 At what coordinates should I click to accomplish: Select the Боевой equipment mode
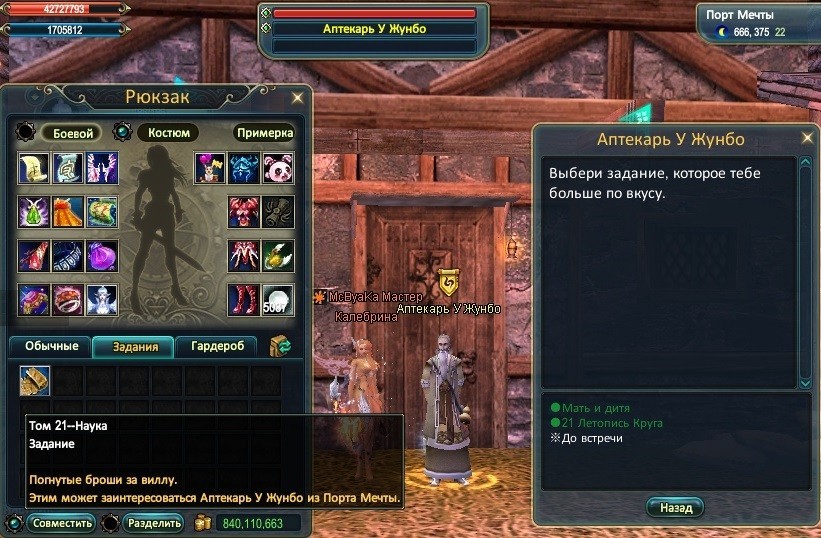click(x=72, y=133)
